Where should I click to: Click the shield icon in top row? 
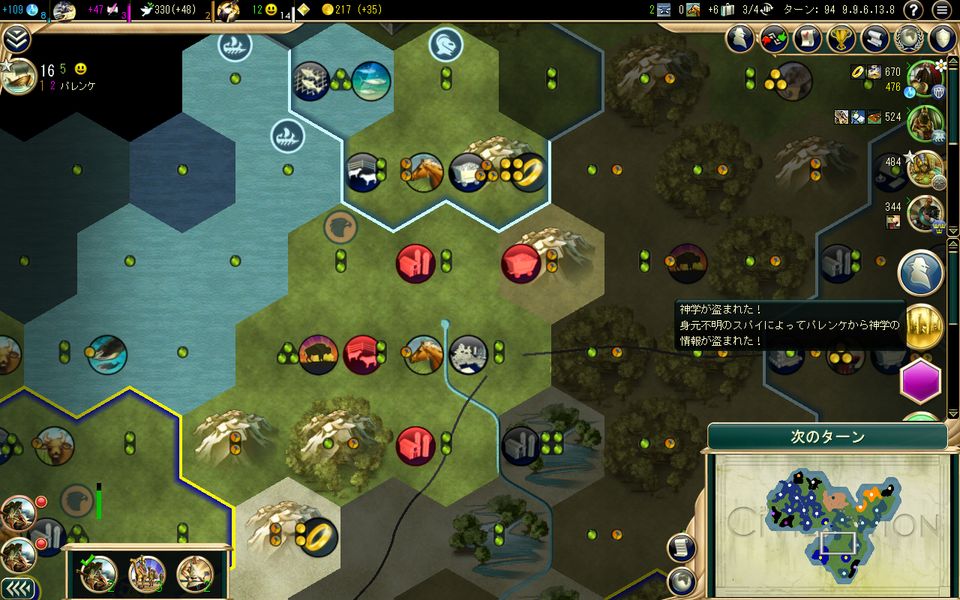coord(941,38)
